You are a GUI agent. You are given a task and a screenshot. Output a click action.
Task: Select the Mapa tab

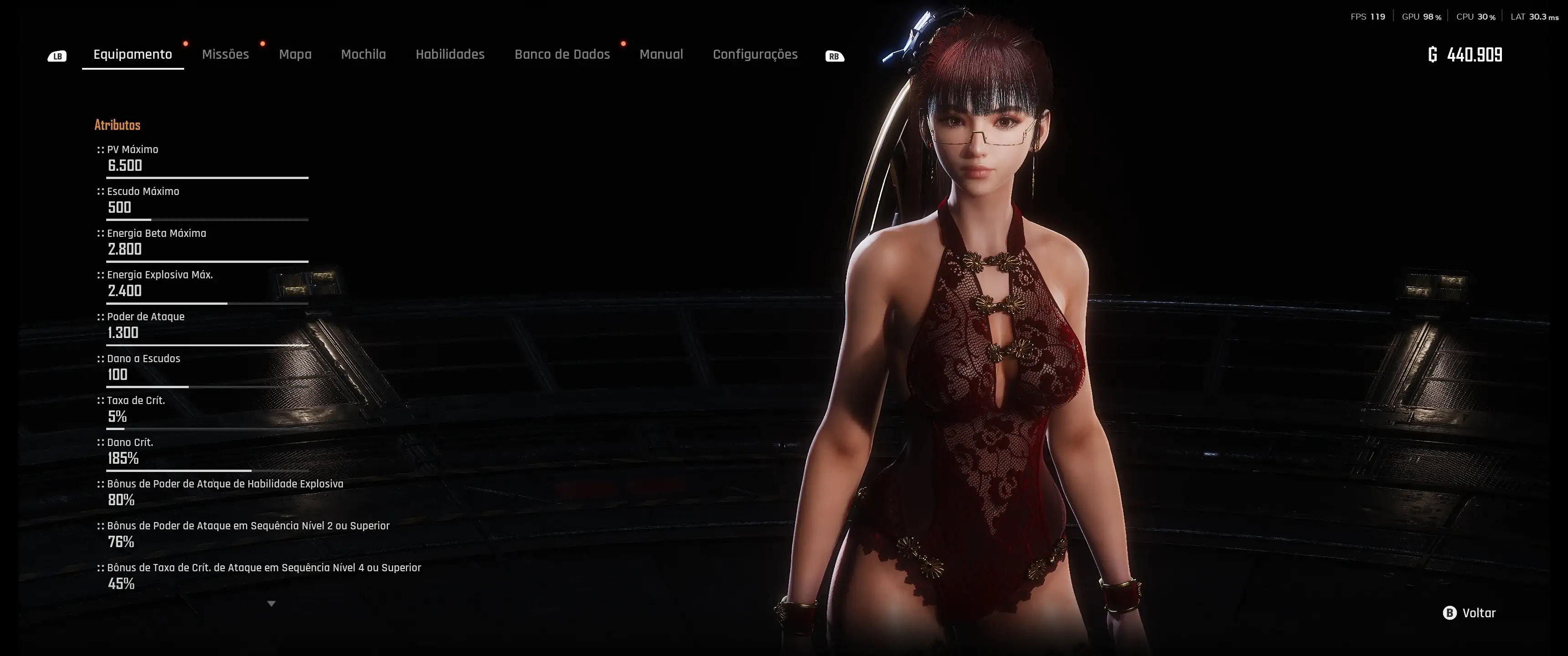click(x=295, y=54)
